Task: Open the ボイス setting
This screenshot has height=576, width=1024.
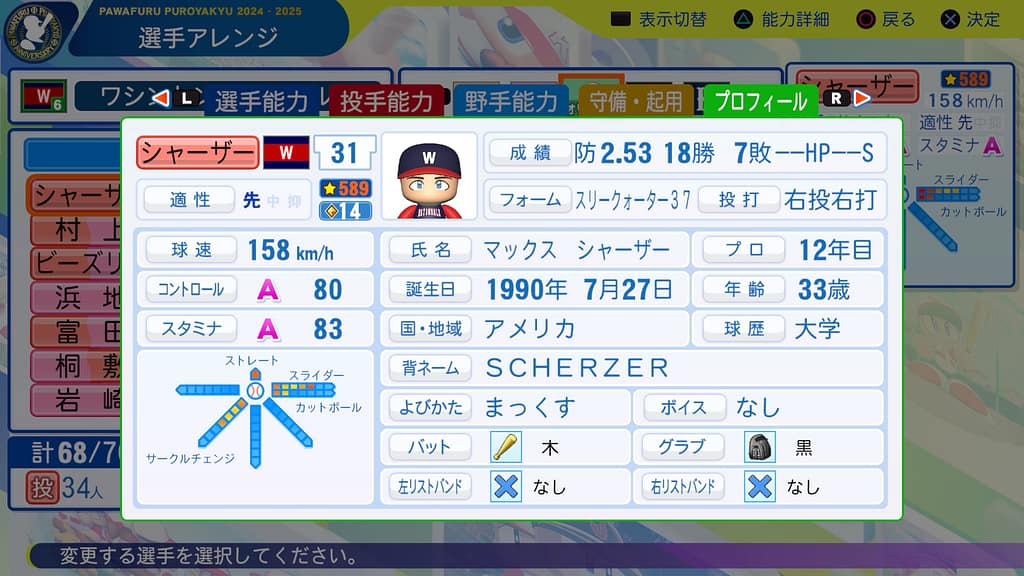Action: [760, 407]
